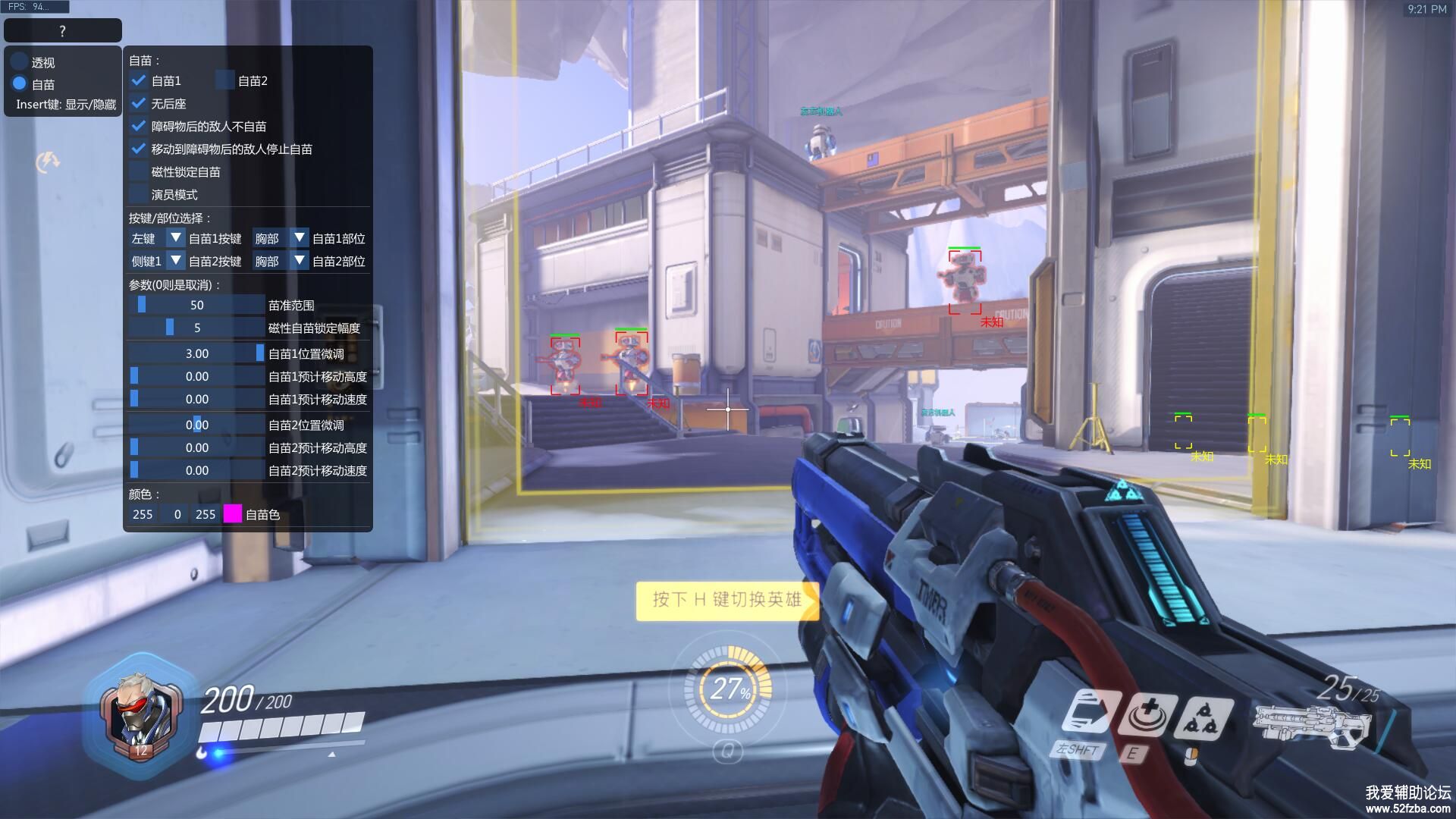This screenshot has height=819, width=1456.
Task: Click the question mark button
Action: [62, 31]
